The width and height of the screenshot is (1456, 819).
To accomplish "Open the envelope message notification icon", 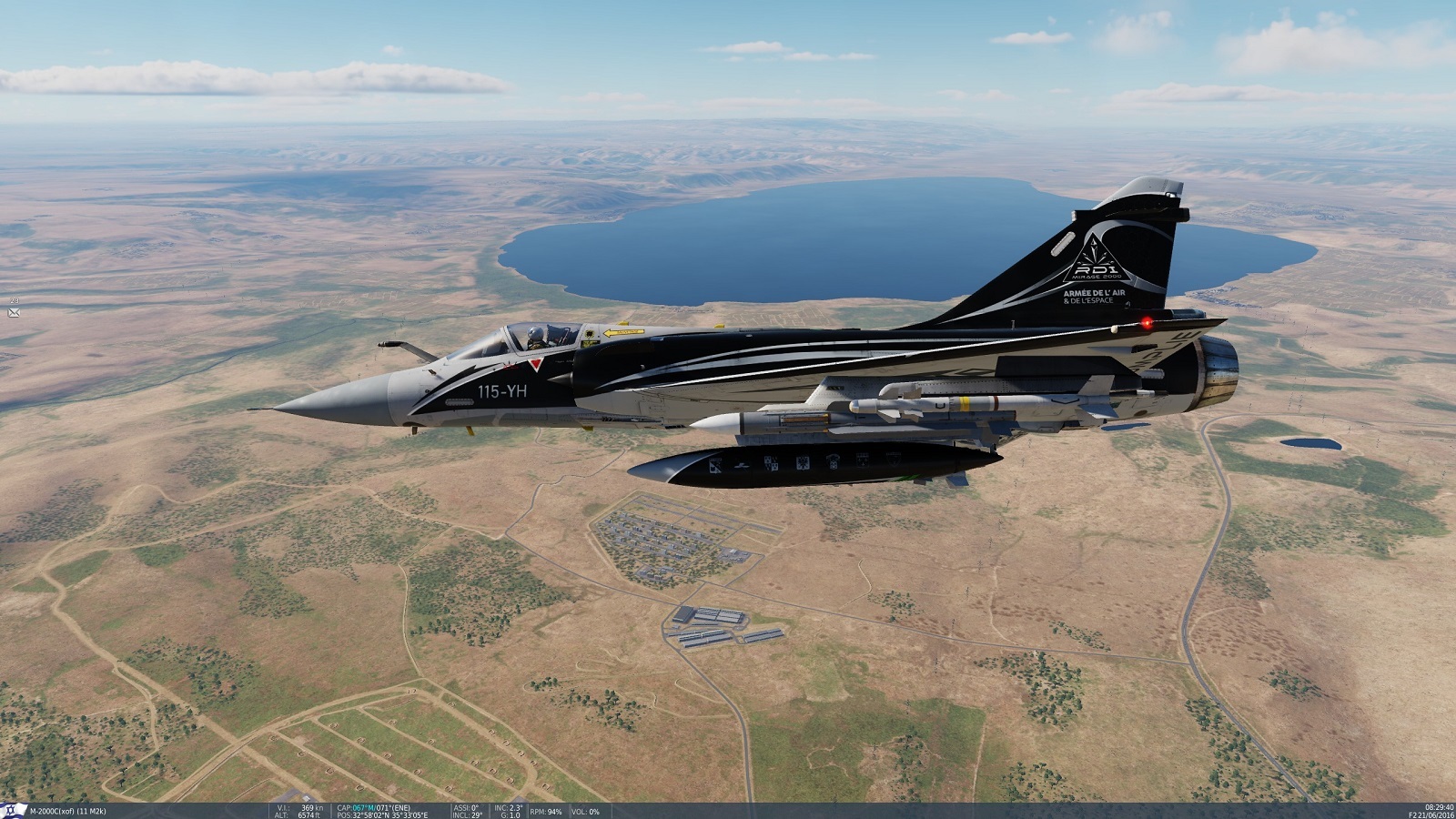I will tap(14, 312).
